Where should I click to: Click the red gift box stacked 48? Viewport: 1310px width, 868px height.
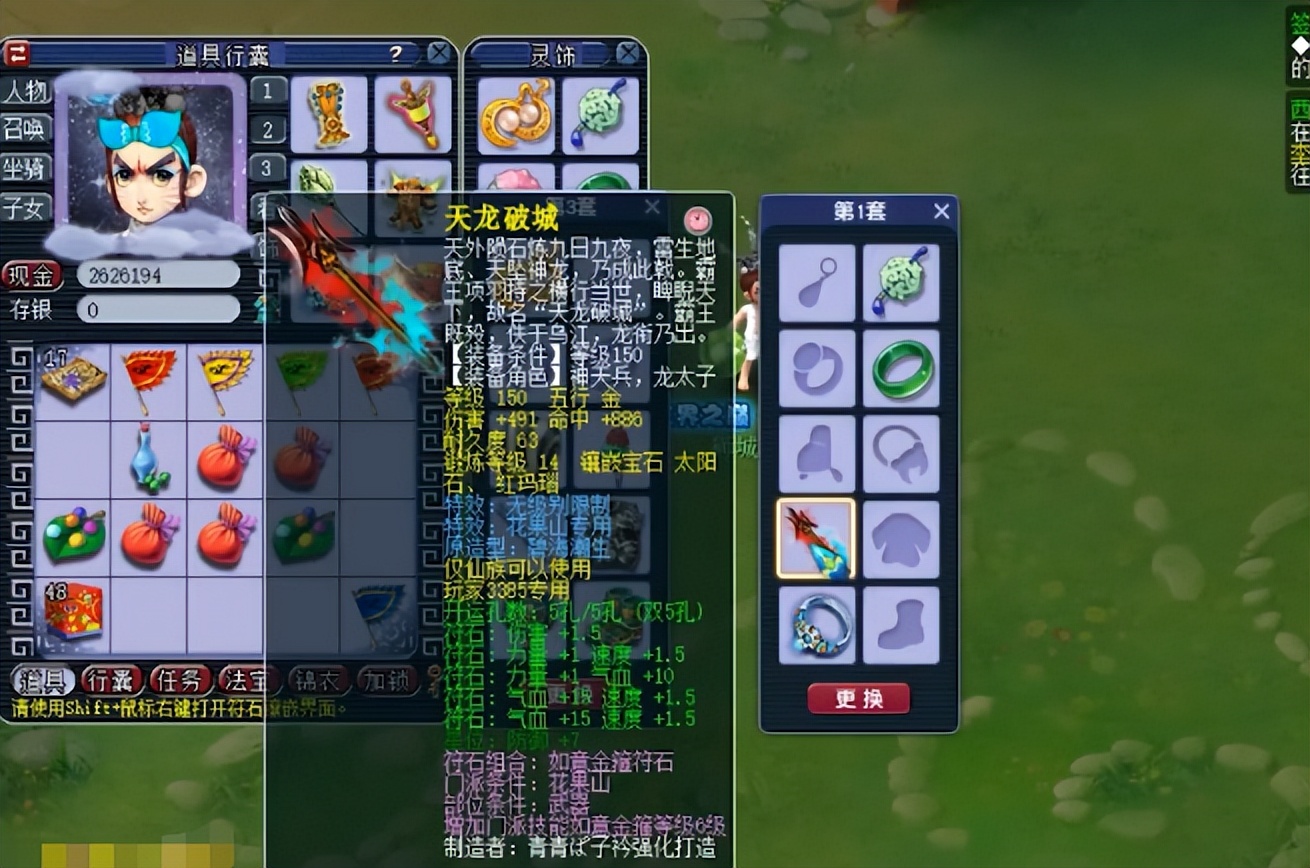(72, 609)
